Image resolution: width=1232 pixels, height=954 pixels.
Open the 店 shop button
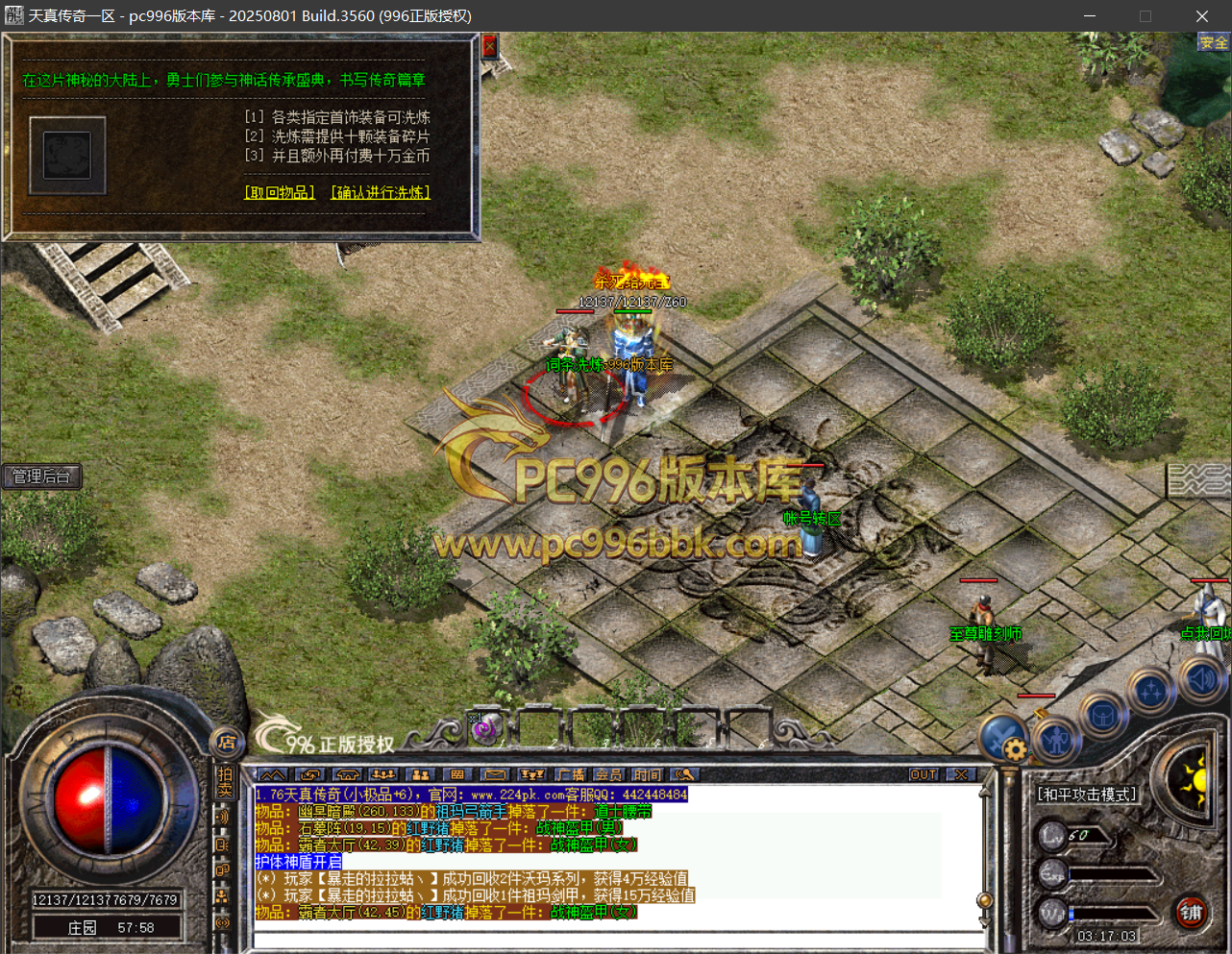click(227, 742)
